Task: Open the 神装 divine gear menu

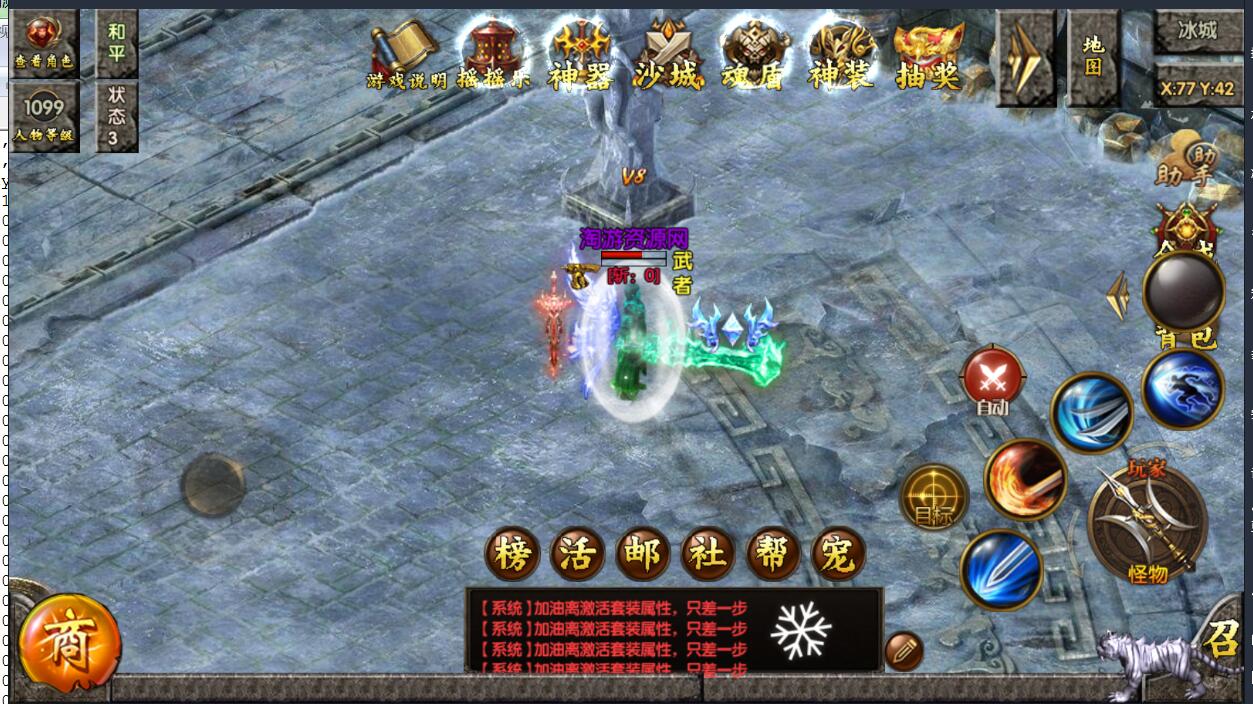Action: point(841,56)
